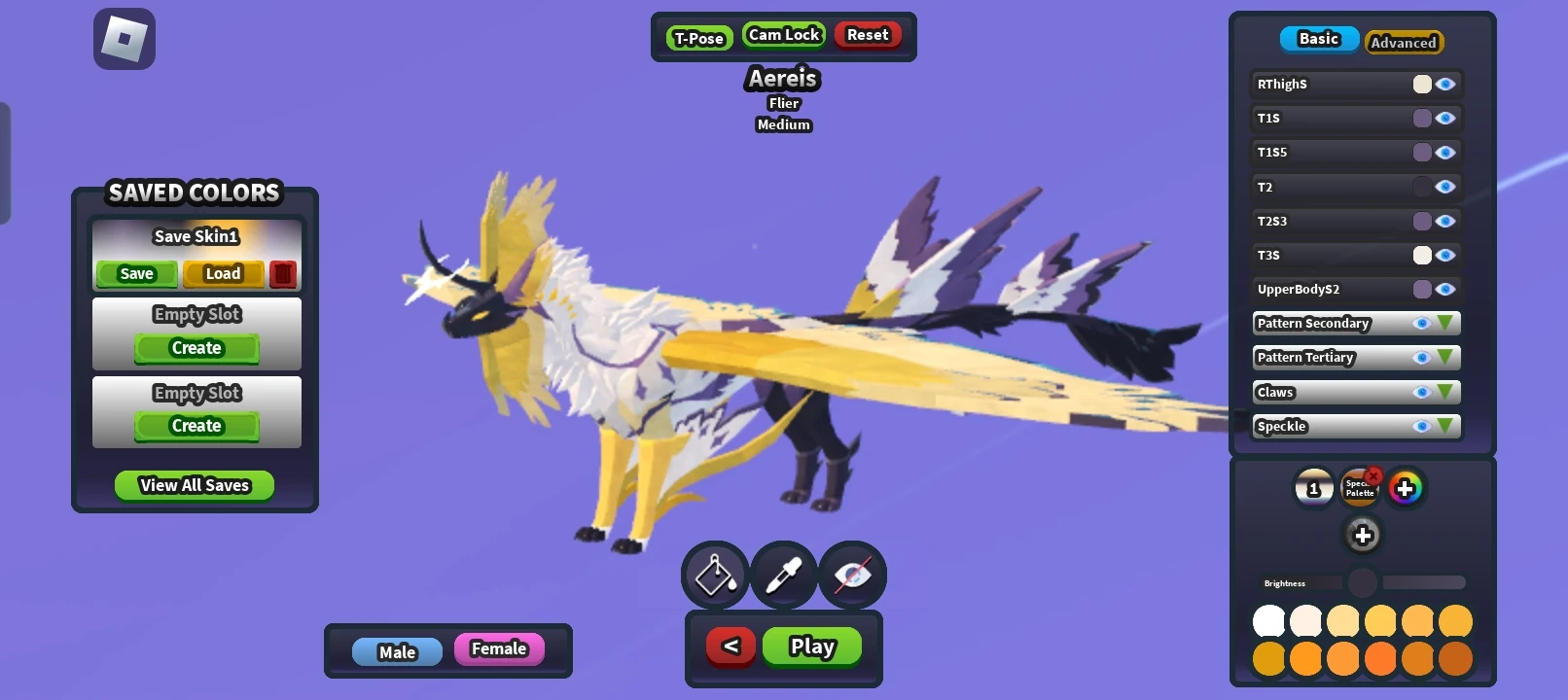1568x700 pixels.
Task: Expand the Pattern Tertiary section
Action: (x=1446, y=357)
